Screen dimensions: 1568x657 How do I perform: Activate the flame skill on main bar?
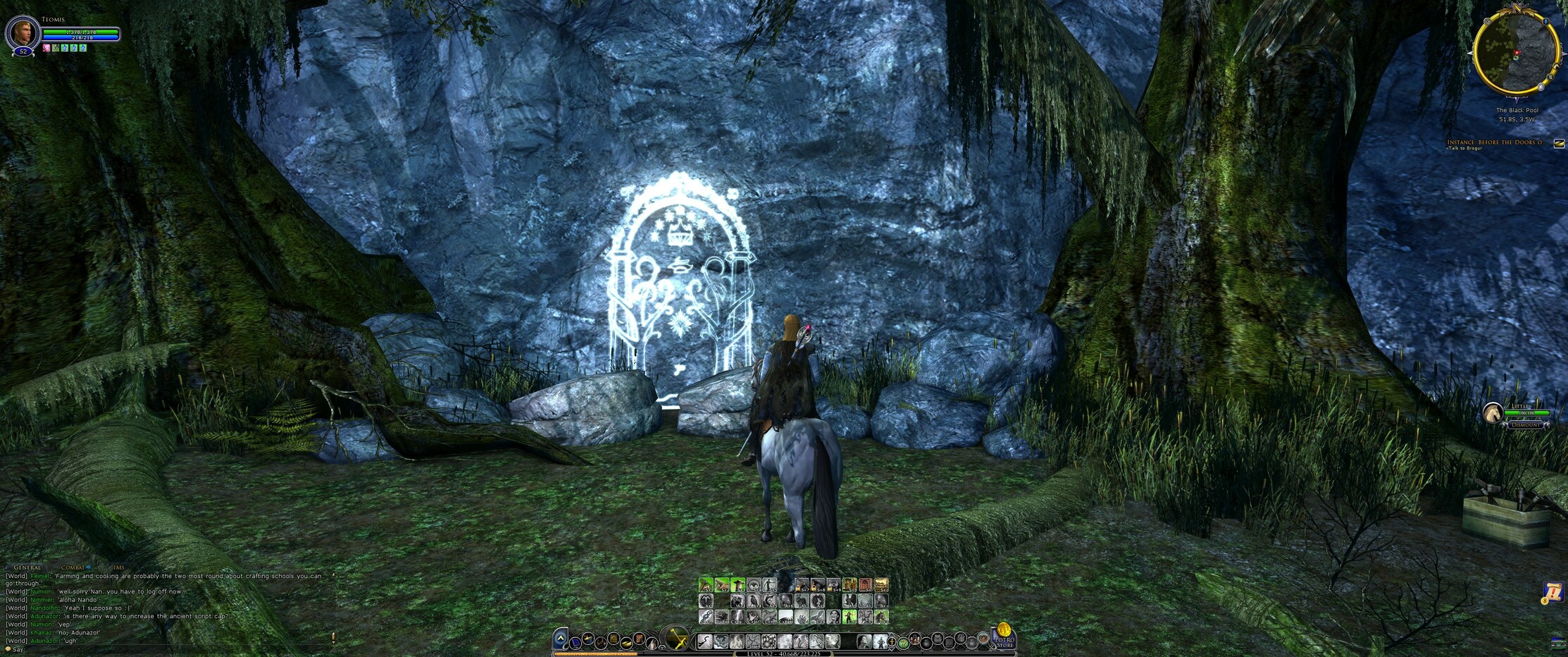point(738,641)
